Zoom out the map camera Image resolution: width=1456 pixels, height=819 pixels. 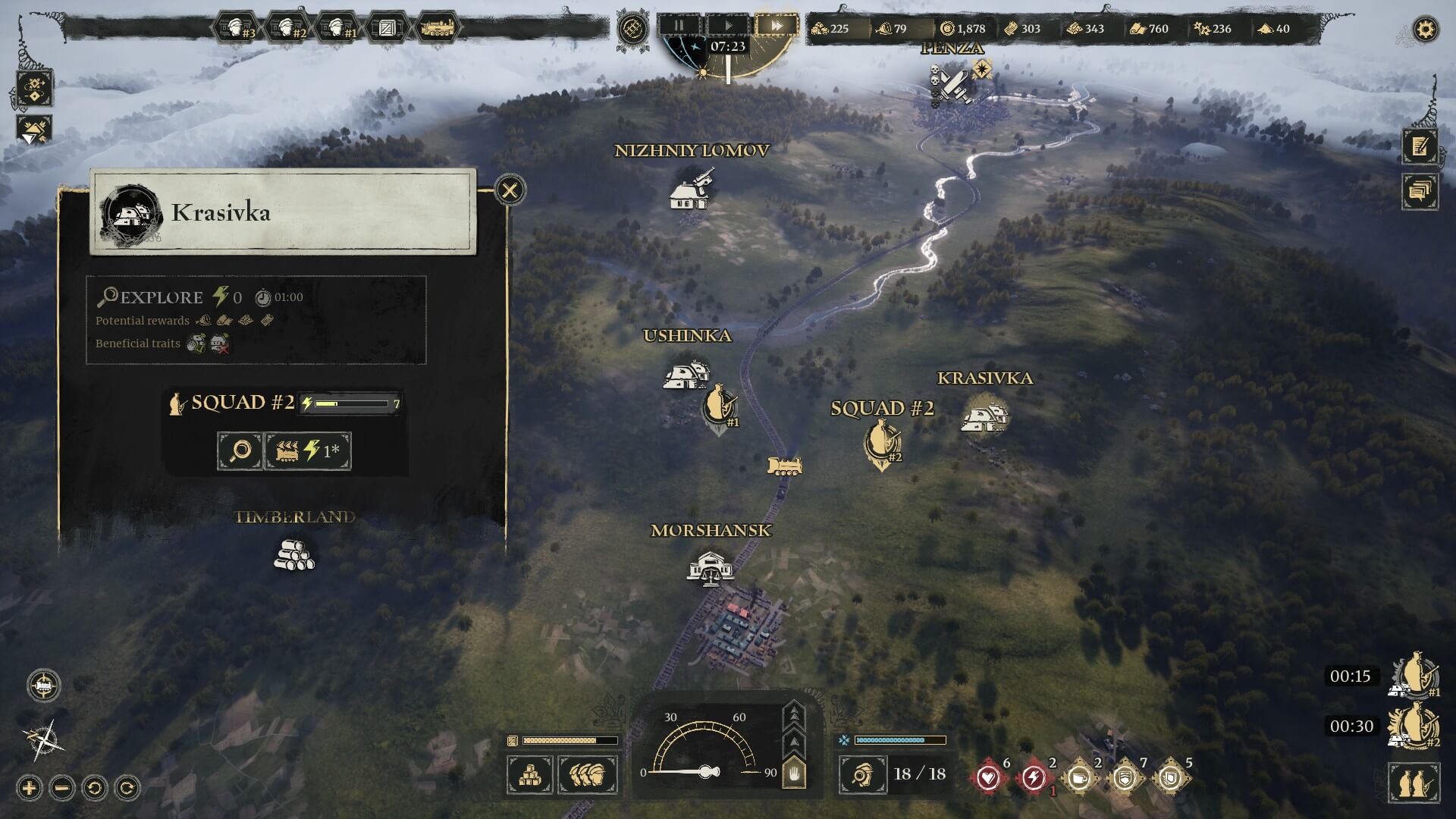click(62, 788)
